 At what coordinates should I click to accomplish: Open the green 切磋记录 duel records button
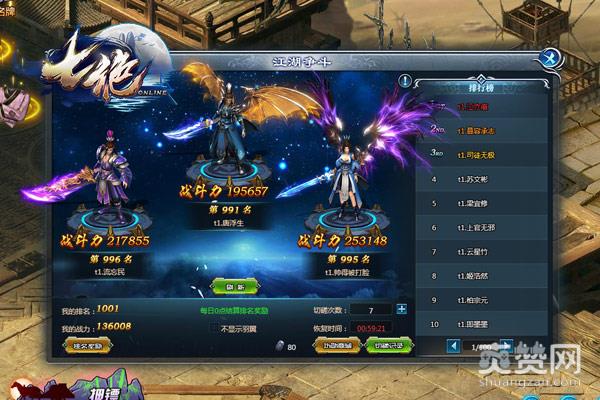pos(386,345)
